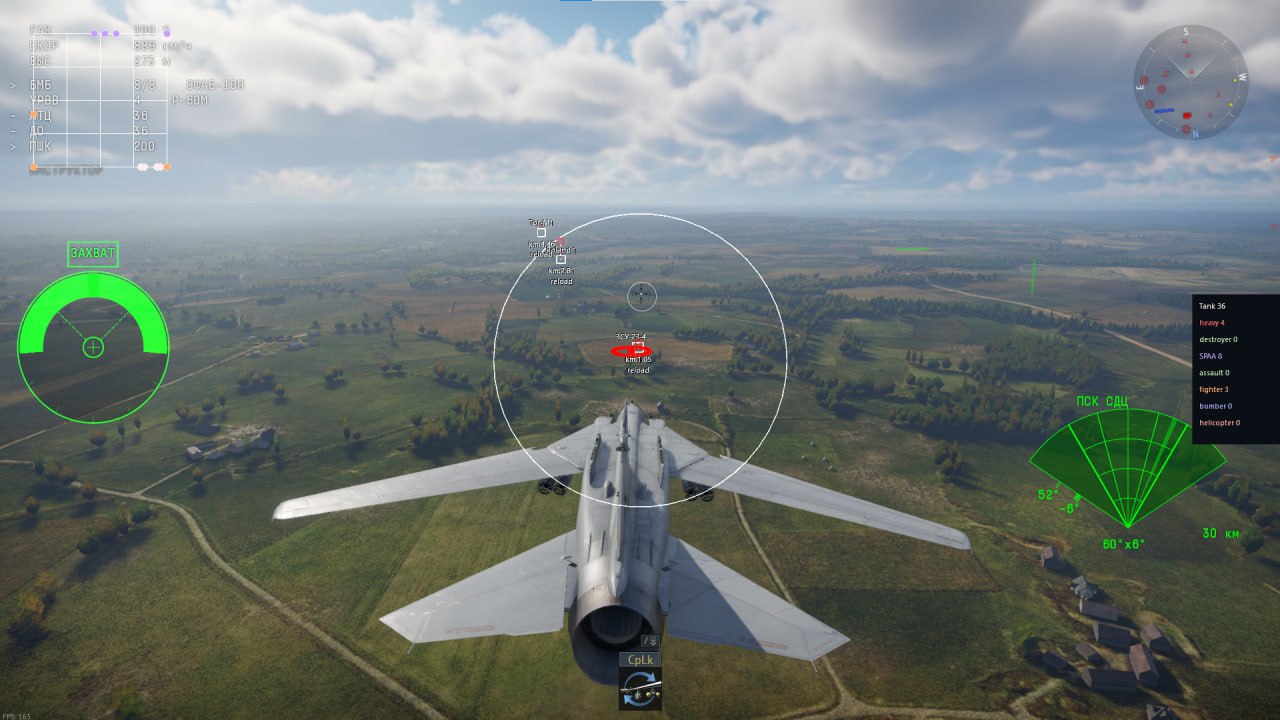The height and width of the screenshot is (720, 1280).
Task: Select the fighter entry in unit list
Action: pyautogui.click(x=1215, y=389)
